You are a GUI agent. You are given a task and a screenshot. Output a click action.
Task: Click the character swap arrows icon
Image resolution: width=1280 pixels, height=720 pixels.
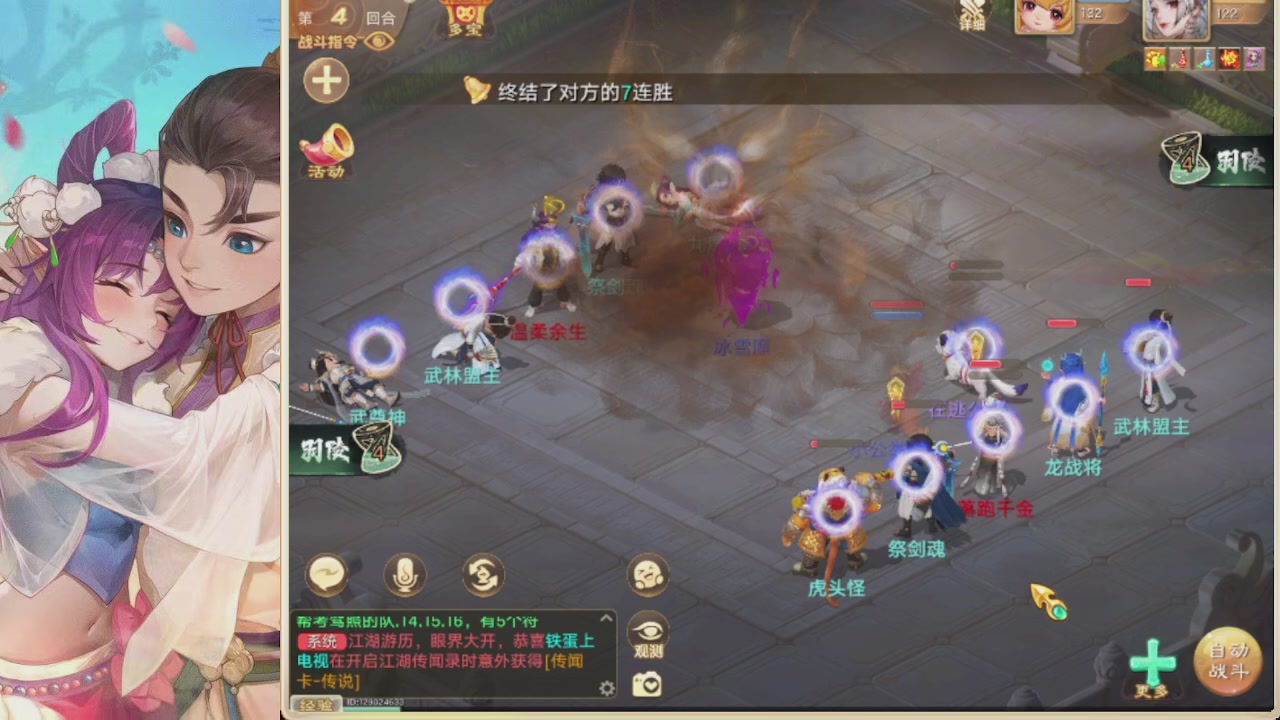pos(481,575)
